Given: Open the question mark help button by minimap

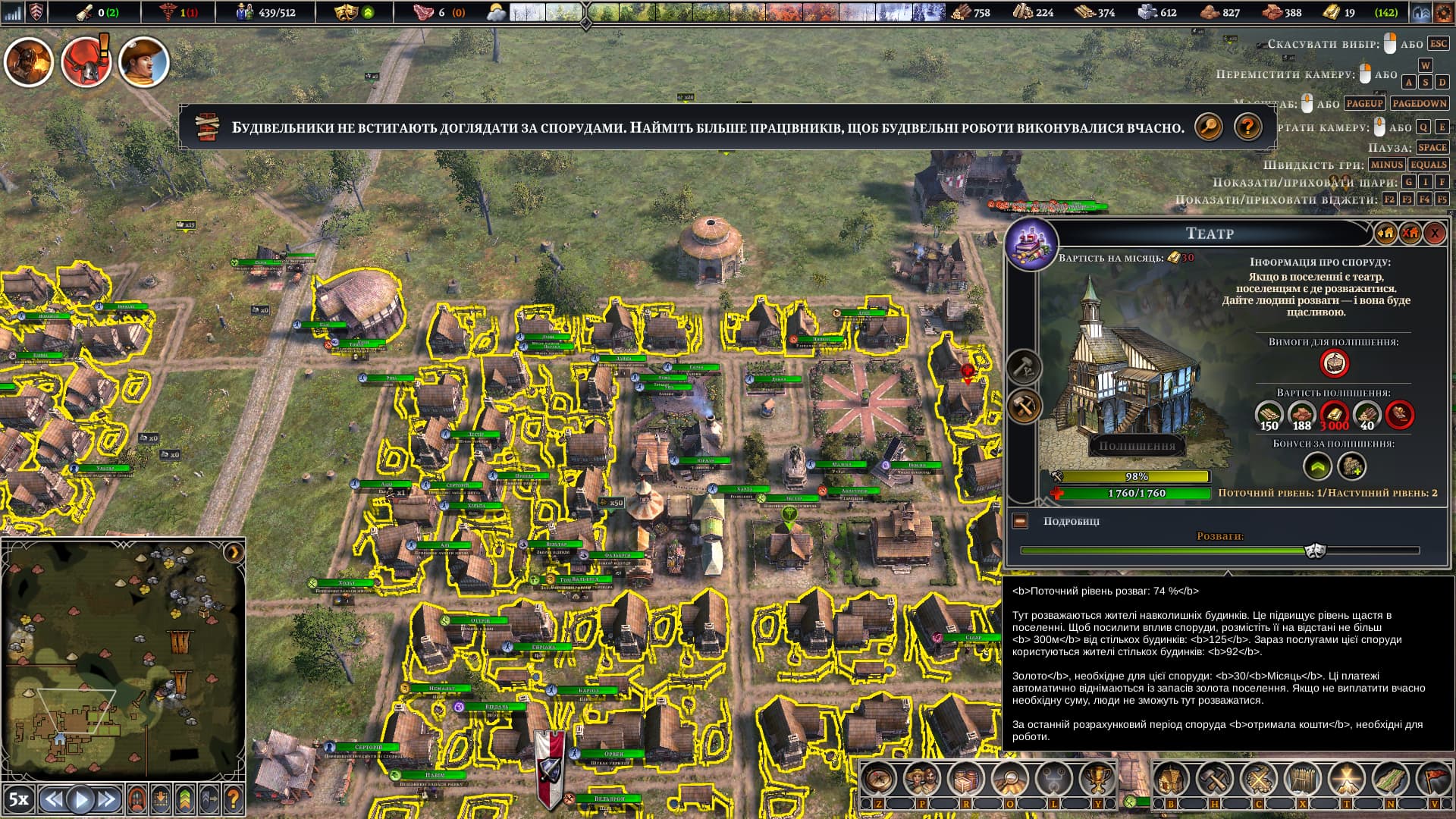Looking at the screenshot, I should click(x=234, y=799).
